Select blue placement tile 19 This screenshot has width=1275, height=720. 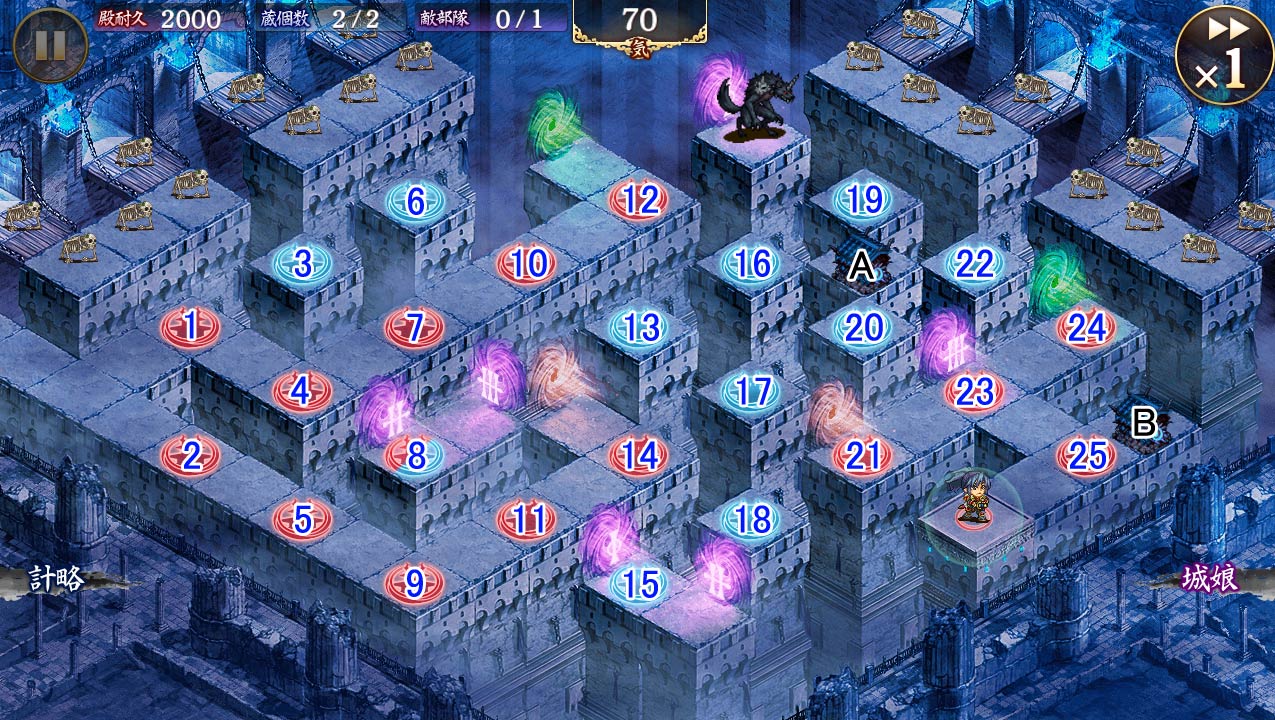[864, 200]
